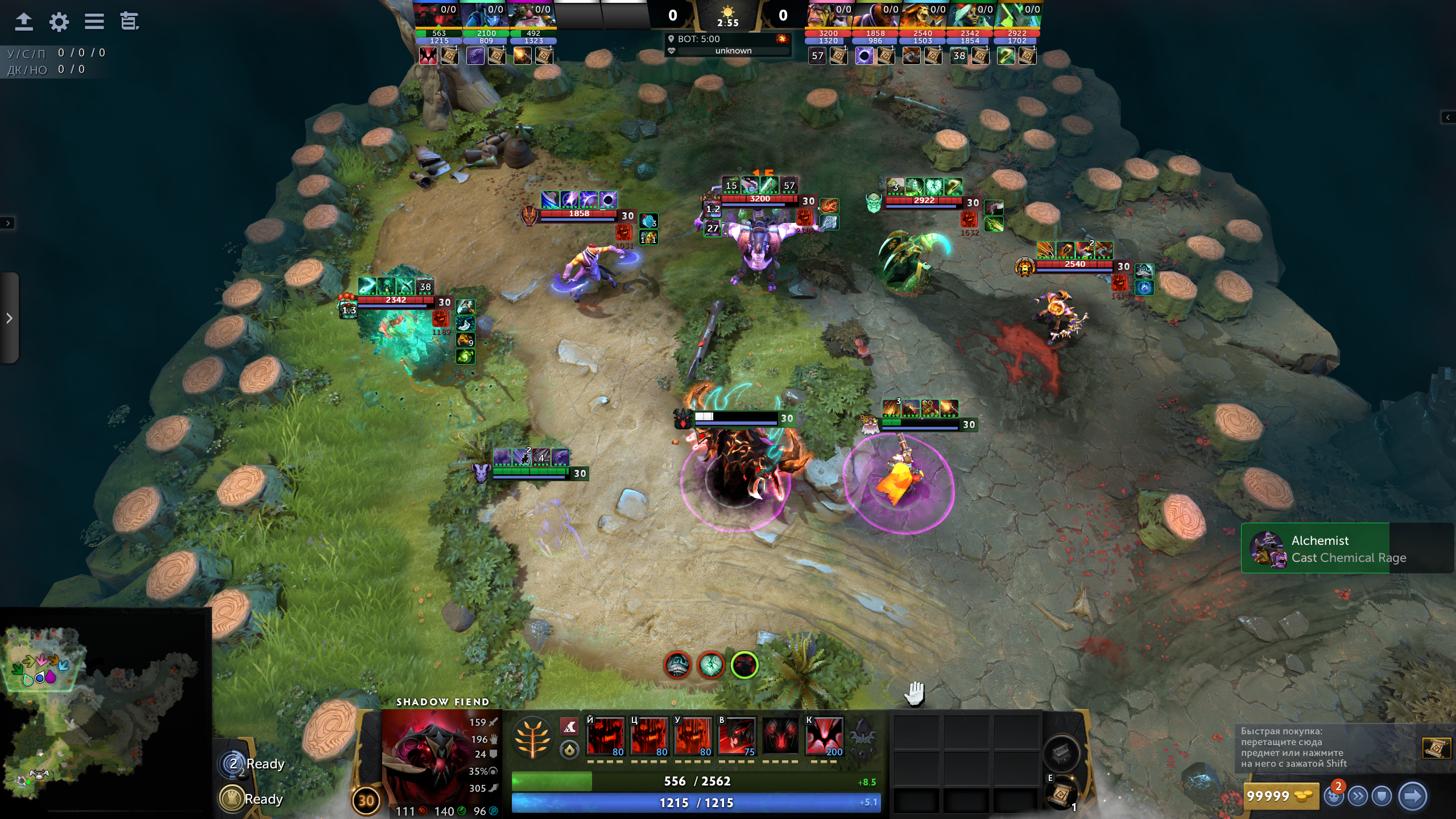Click the double-chevron button near the gold
Image resolution: width=1456 pixels, height=819 pixels.
[1358, 796]
